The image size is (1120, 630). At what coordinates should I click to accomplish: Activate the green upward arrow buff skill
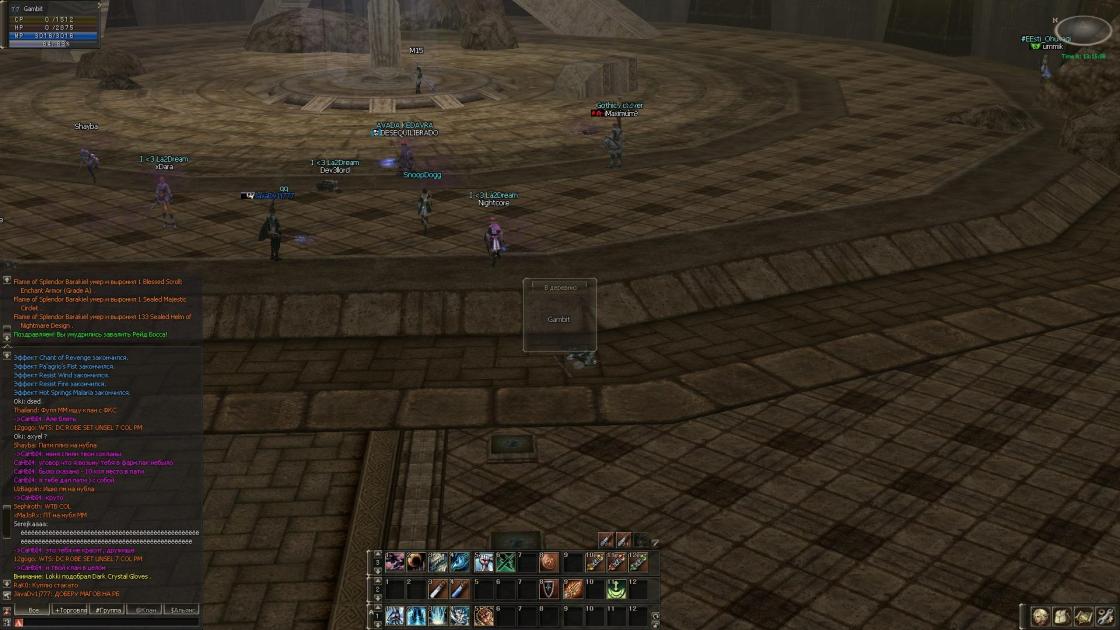[617, 590]
